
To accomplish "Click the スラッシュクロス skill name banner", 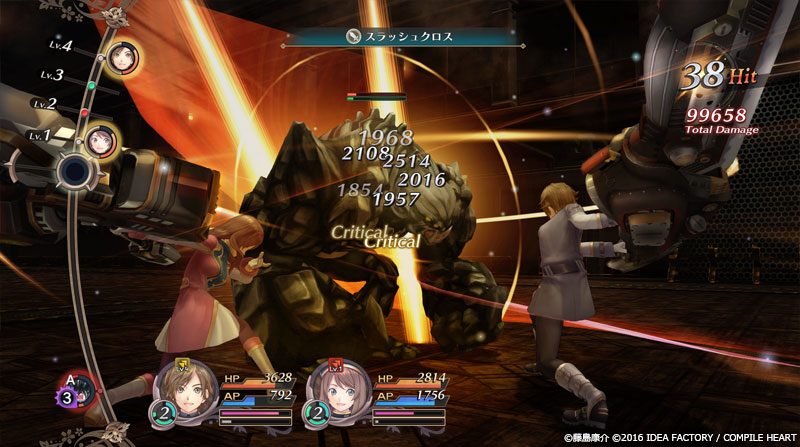I will pyautogui.click(x=399, y=36).
